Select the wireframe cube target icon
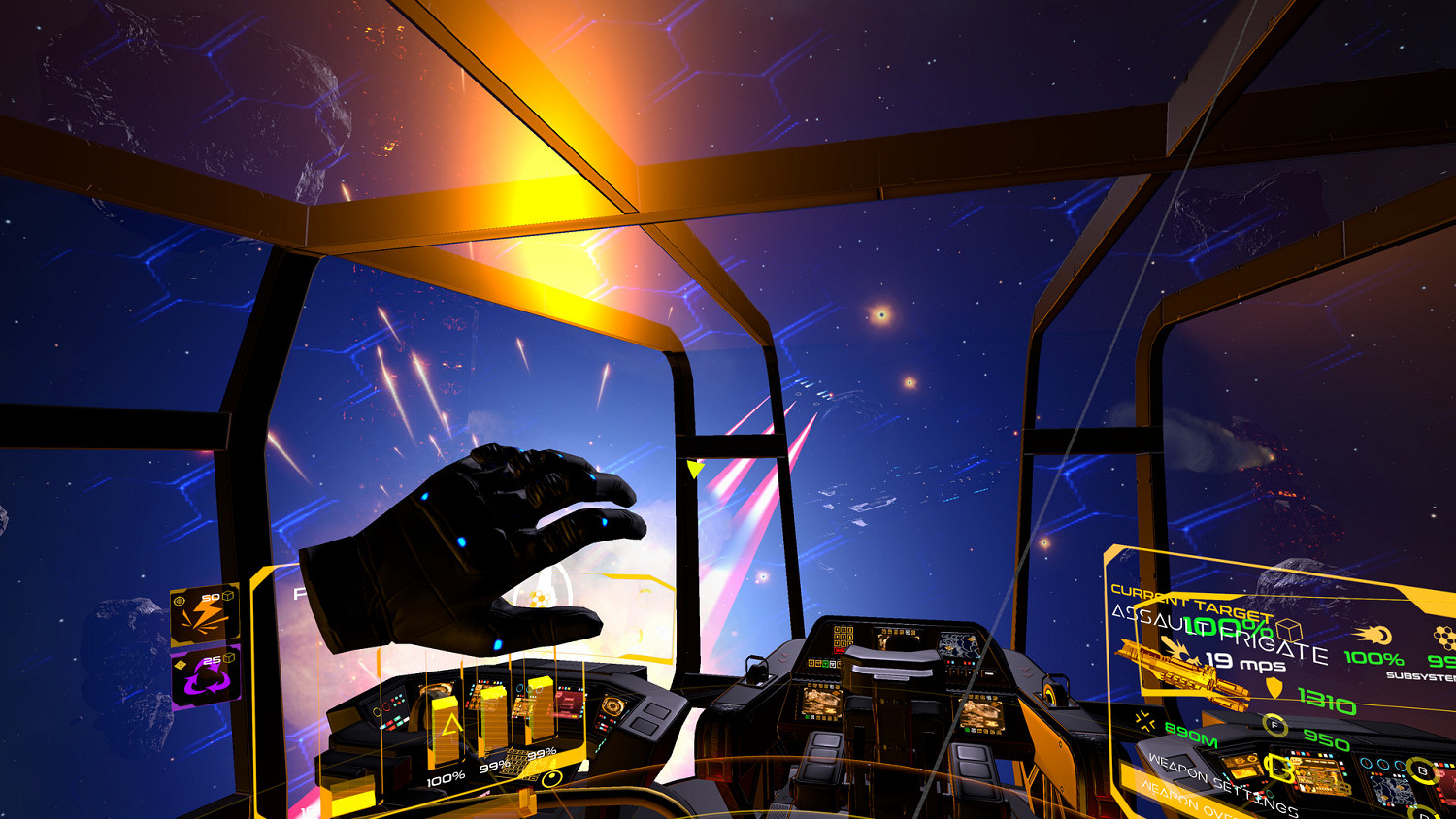The image size is (1456, 819). 1288,628
